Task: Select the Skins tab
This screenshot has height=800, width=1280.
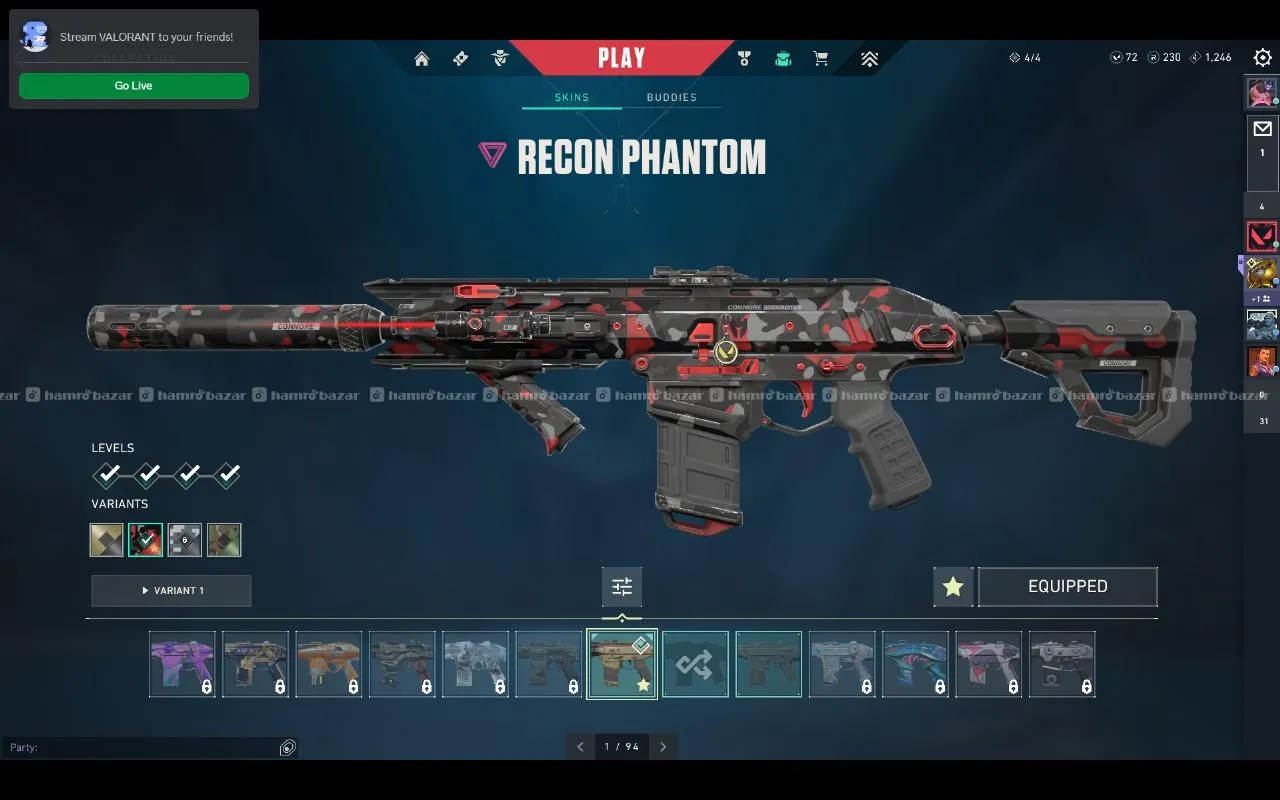Action: [x=572, y=98]
